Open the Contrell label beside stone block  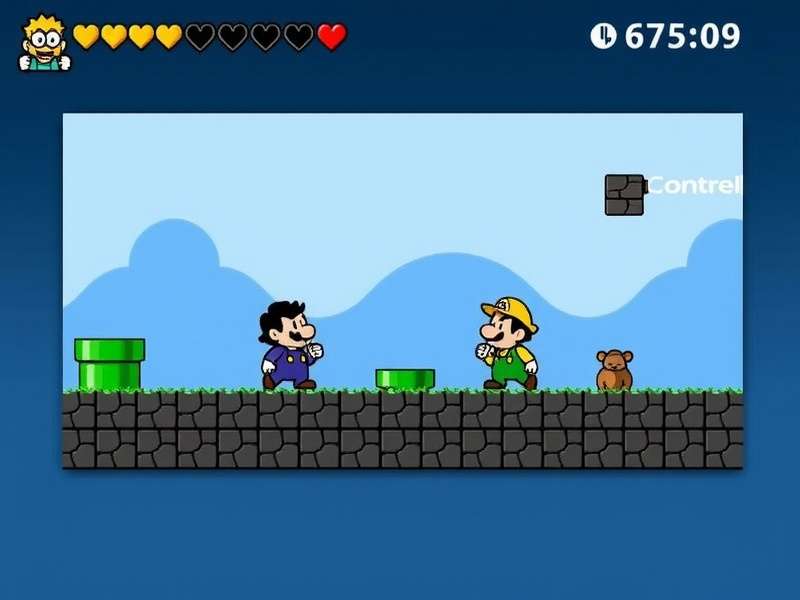pos(695,185)
